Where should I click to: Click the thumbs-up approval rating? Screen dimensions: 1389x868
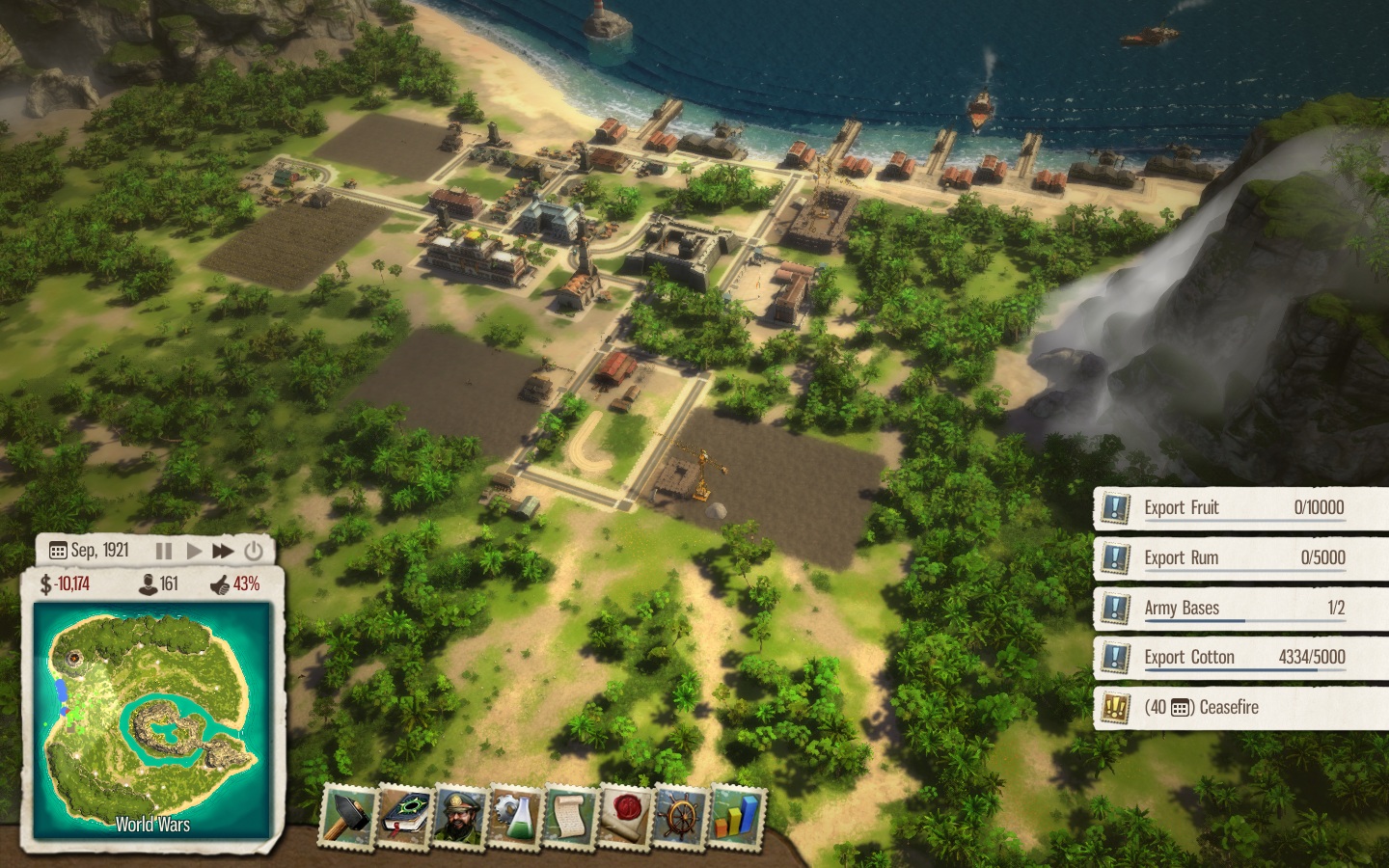[x=235, y=583]
